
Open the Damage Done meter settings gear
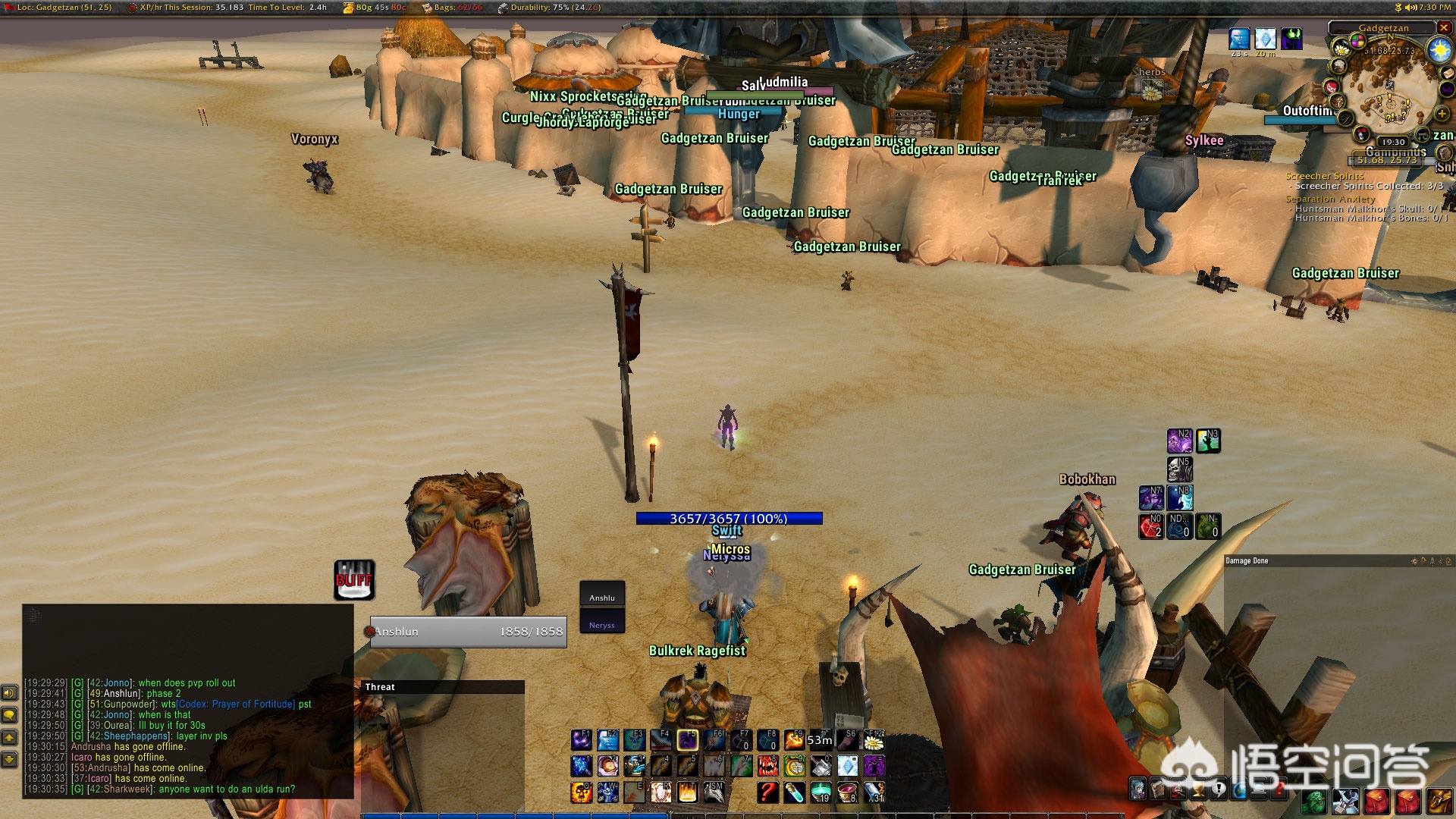(x=1414, y=561)
